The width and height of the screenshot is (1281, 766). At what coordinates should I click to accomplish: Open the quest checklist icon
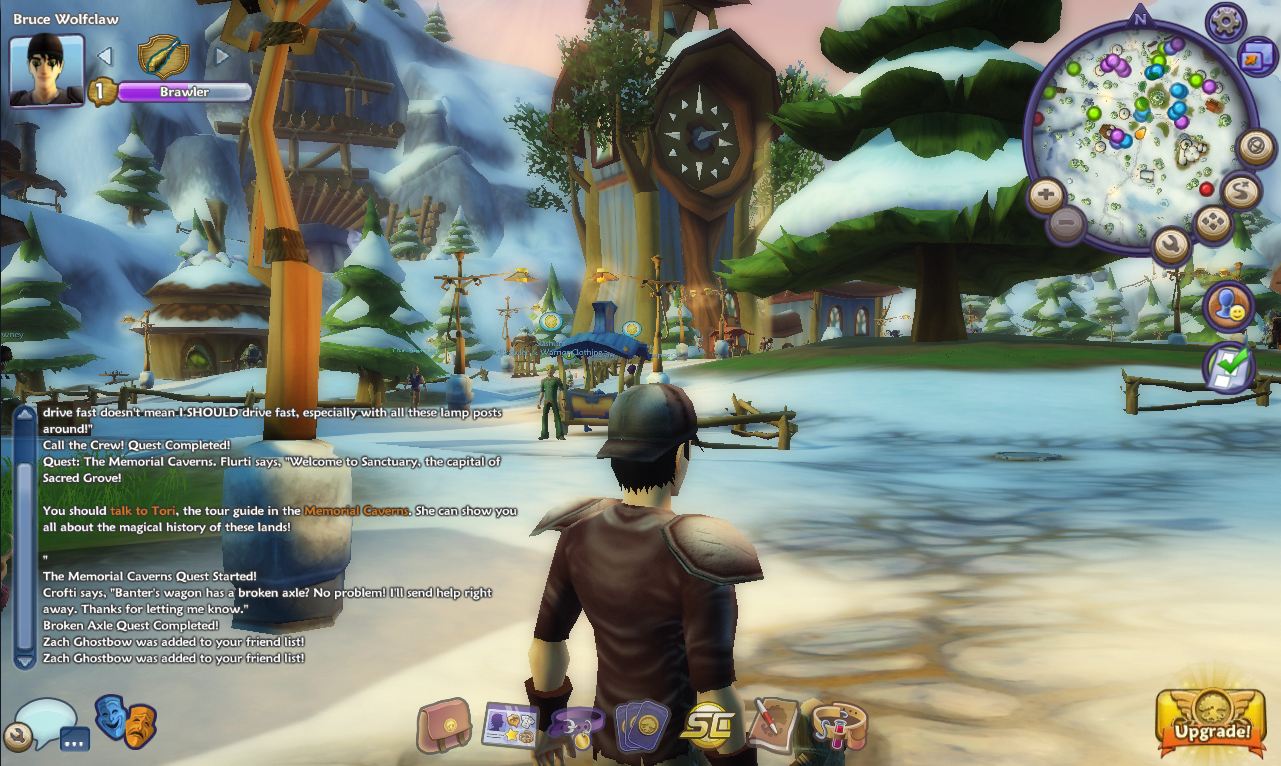pyautogui.click(x=1228, y=367)
